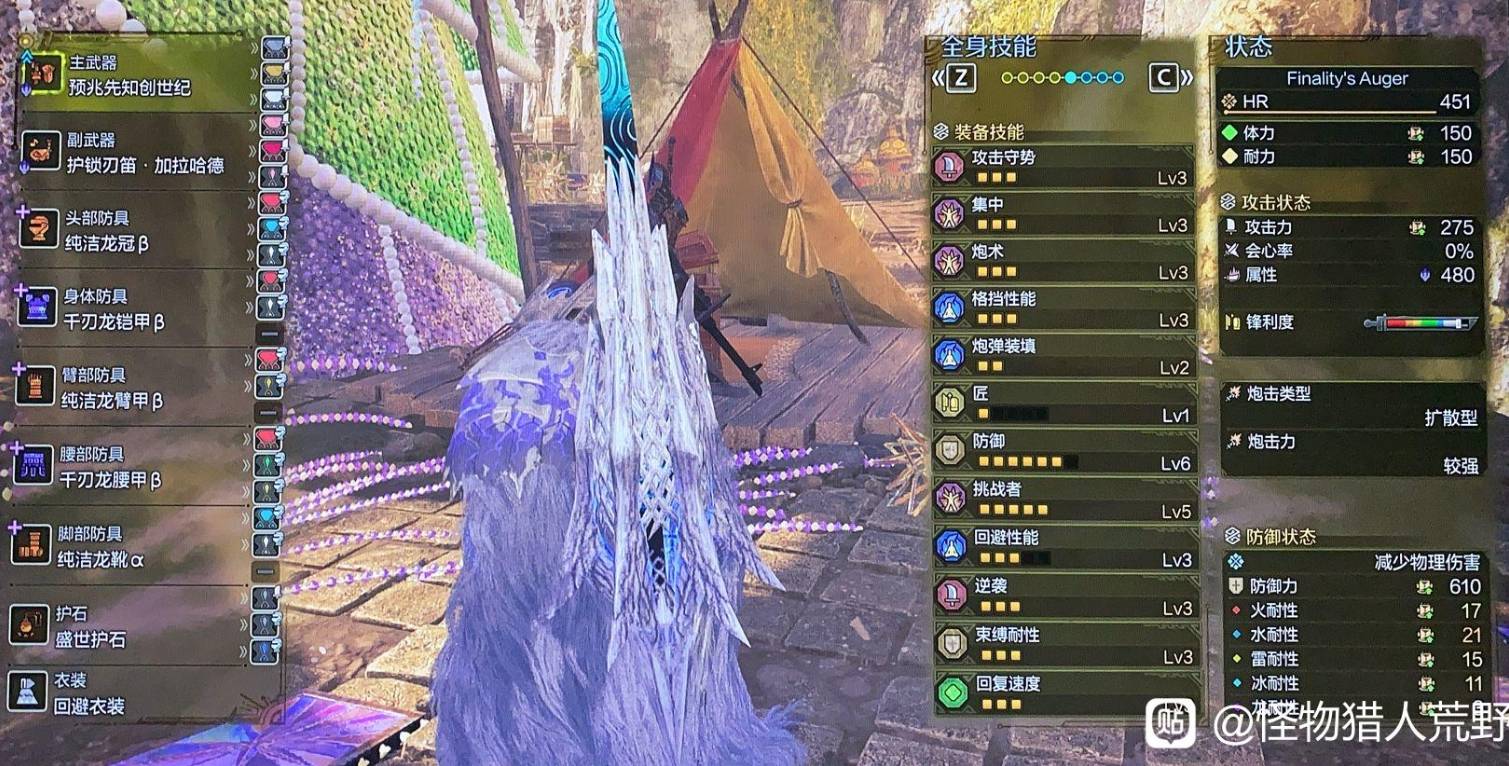Select the 集中 skill entry
The height and width of the screenshot is (766, 1509).
1064,214
